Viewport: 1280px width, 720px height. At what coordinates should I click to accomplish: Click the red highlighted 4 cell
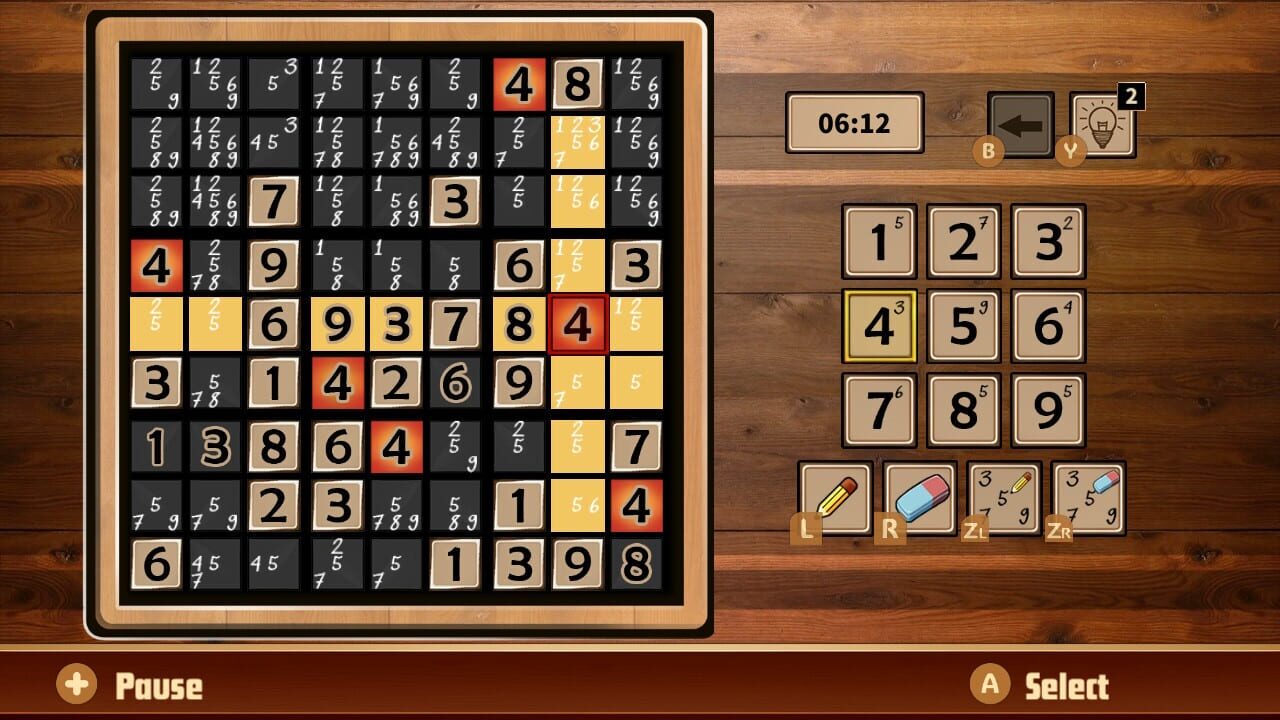click(578, 323)
